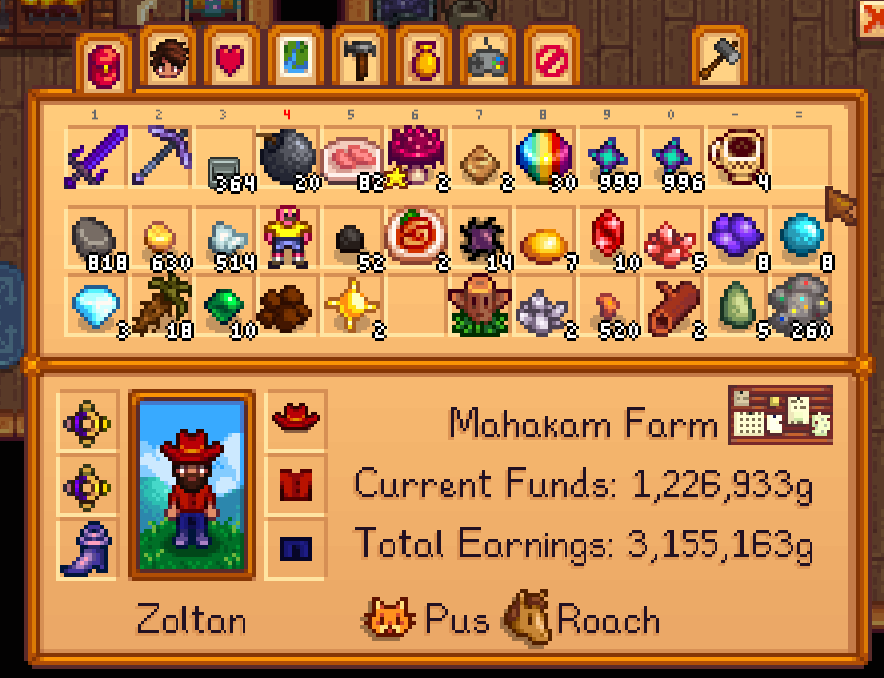Select the diamond in the inventory
The image size is (884, 678).
[x=96, y=302]
